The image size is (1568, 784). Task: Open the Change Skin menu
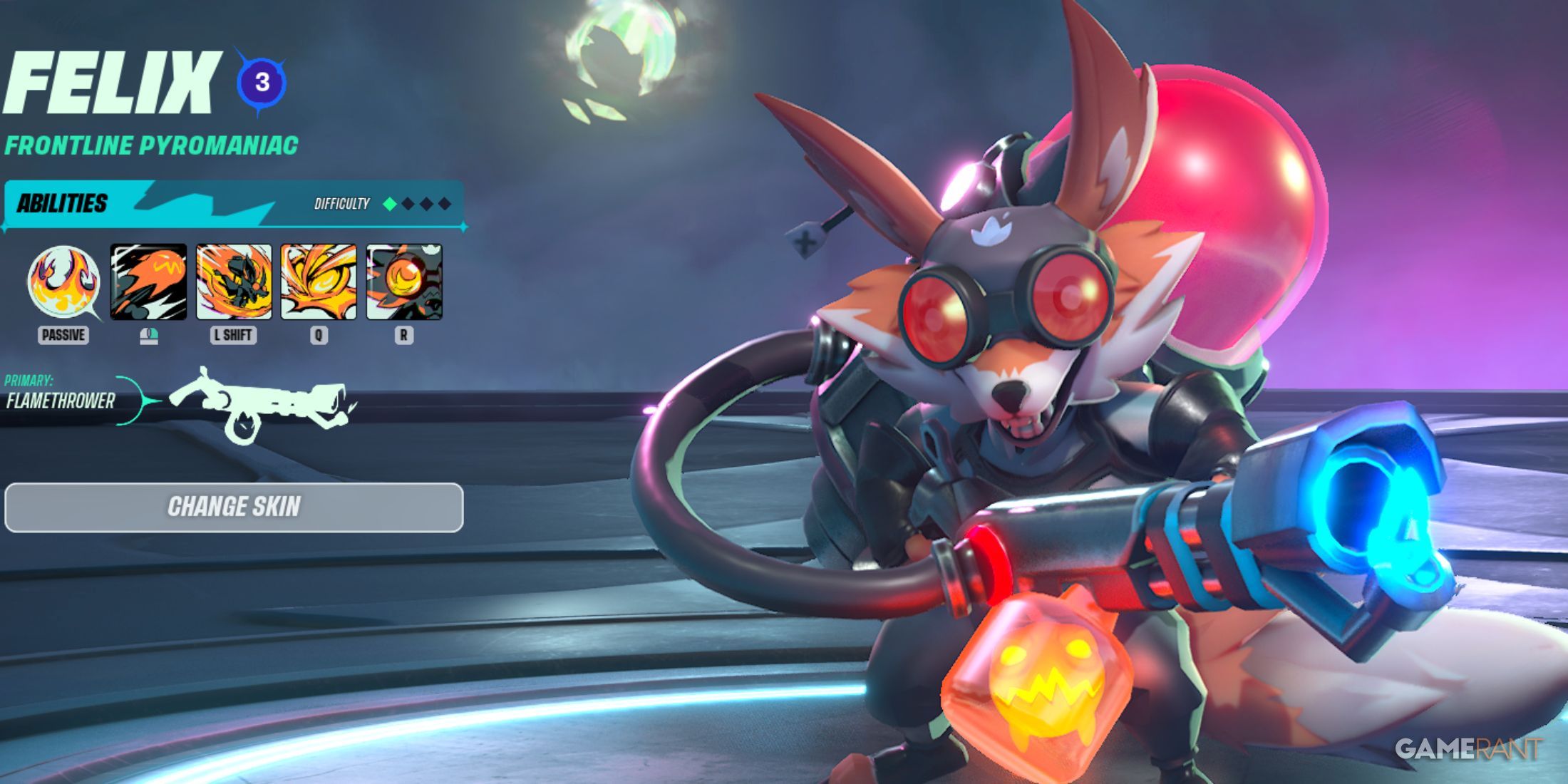coord(234,507)
